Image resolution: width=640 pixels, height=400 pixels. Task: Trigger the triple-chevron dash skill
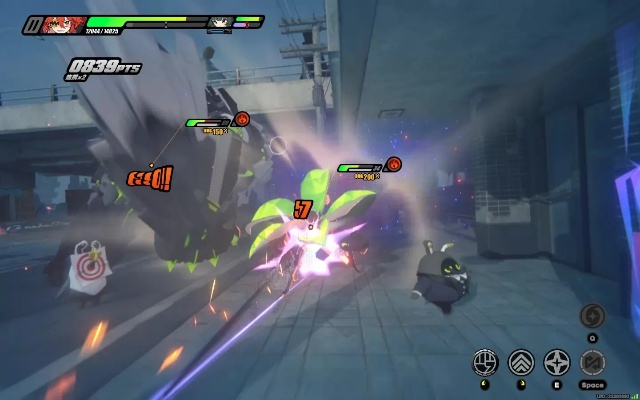tap(521, 362)
